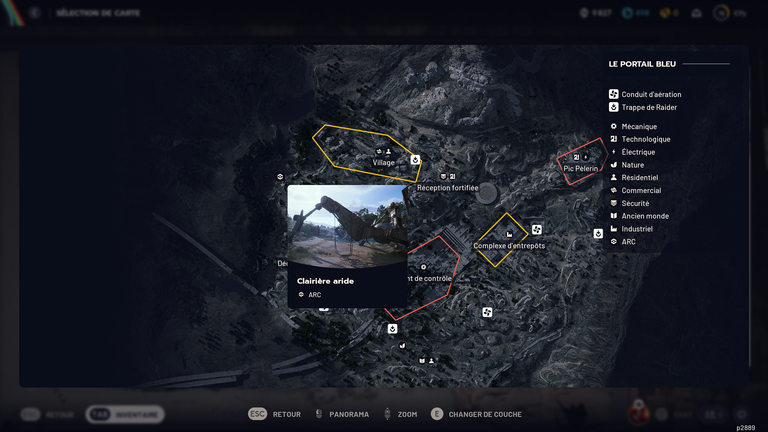Open the Clairière aride preview image
The width and height of the screenshot is (768, 432).
[347, 226]
